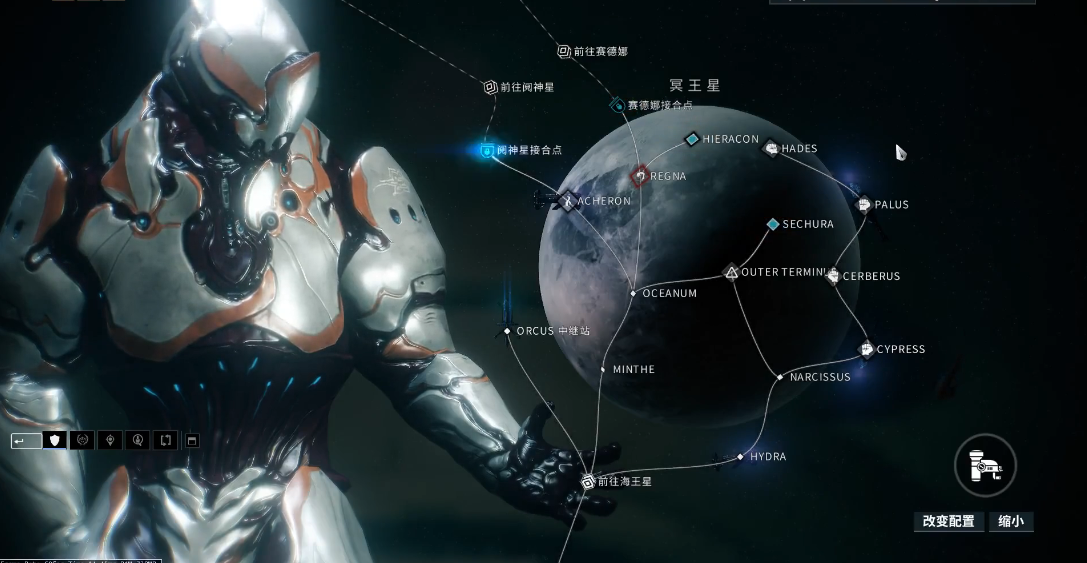Open the Orcus 中继站 relay node

point(508,331)
